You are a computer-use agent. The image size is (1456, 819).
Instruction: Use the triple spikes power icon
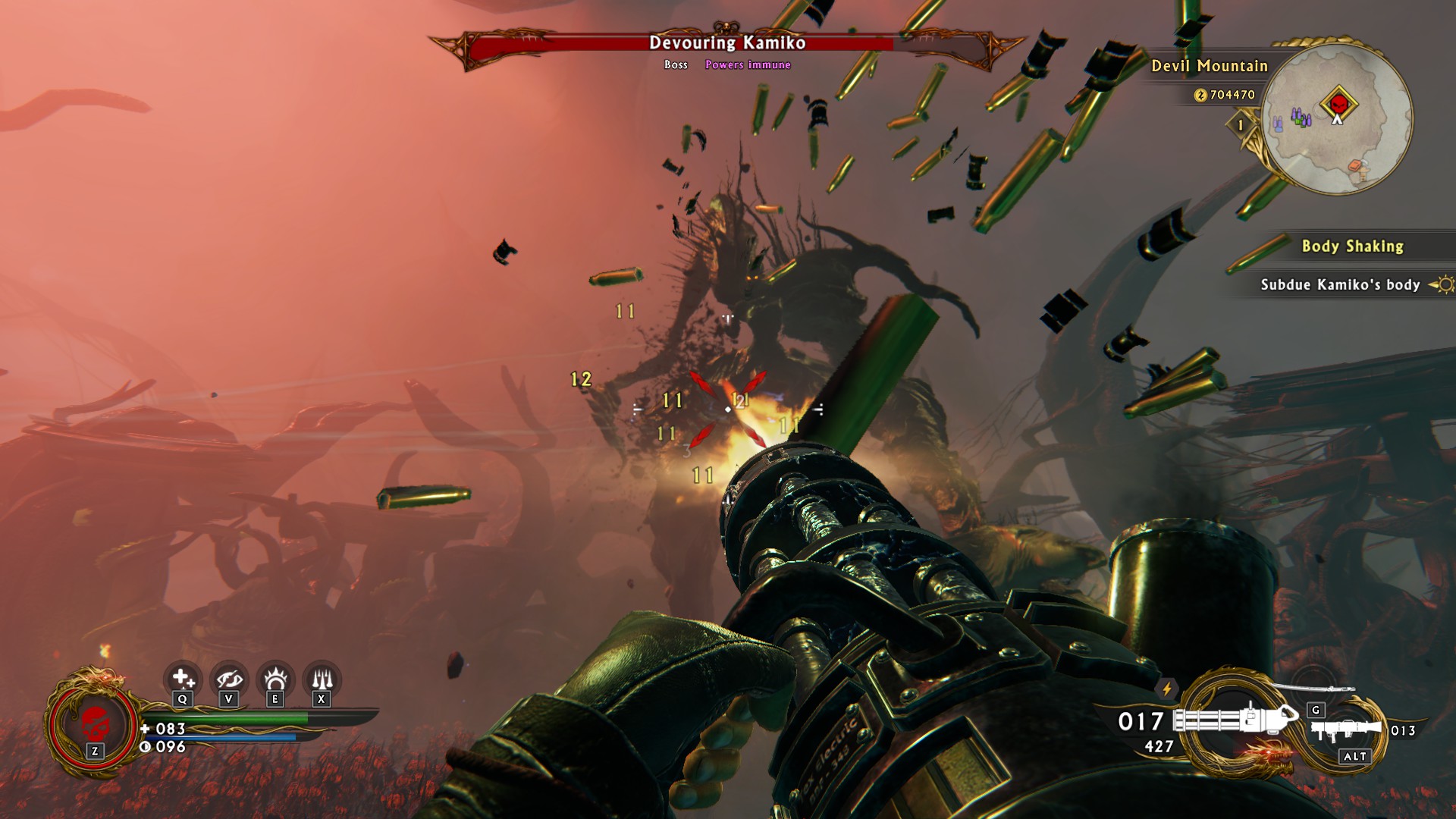click(x=322, y=677)
